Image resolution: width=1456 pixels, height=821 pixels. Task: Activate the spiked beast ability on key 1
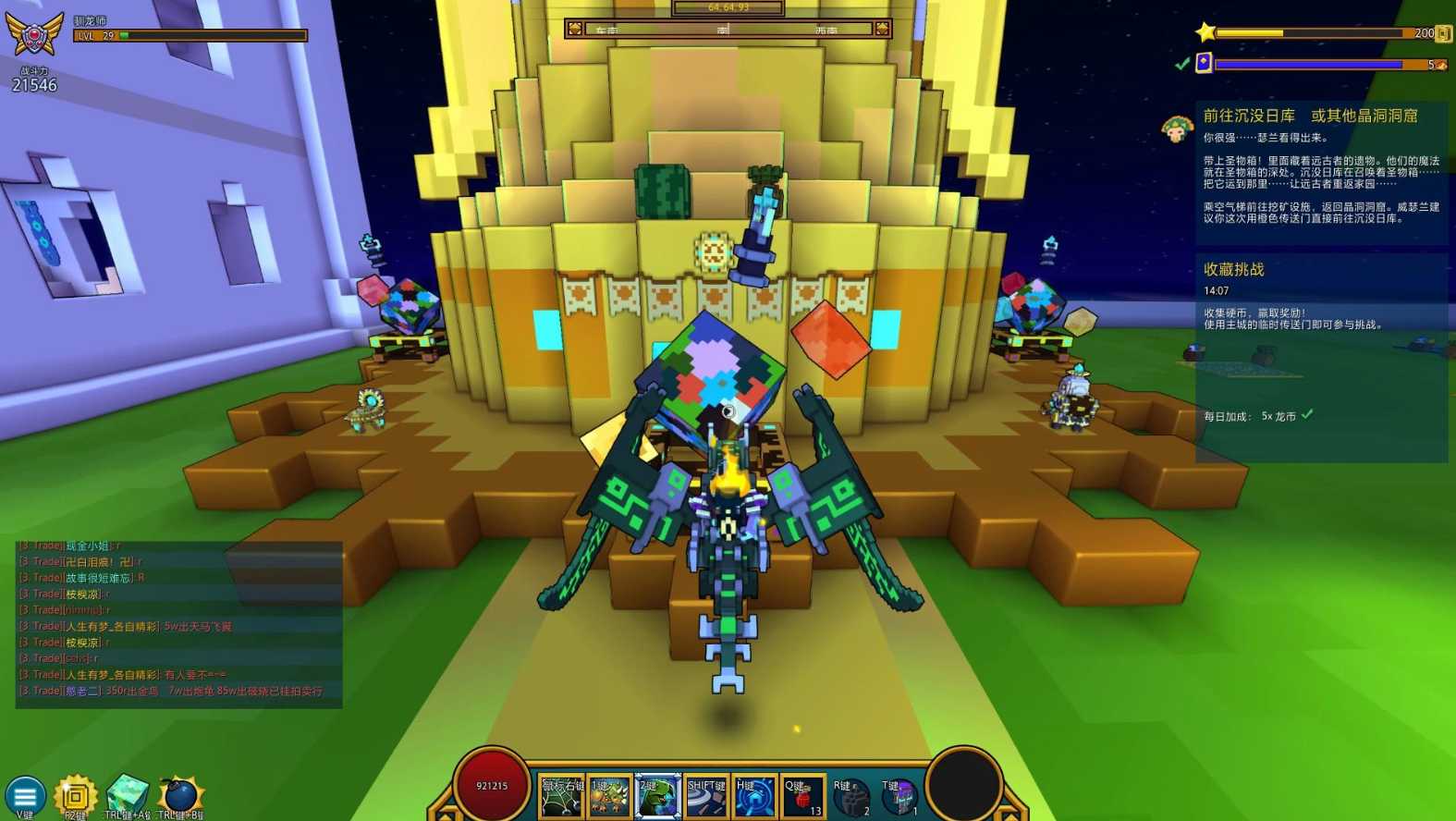point(609,797)
